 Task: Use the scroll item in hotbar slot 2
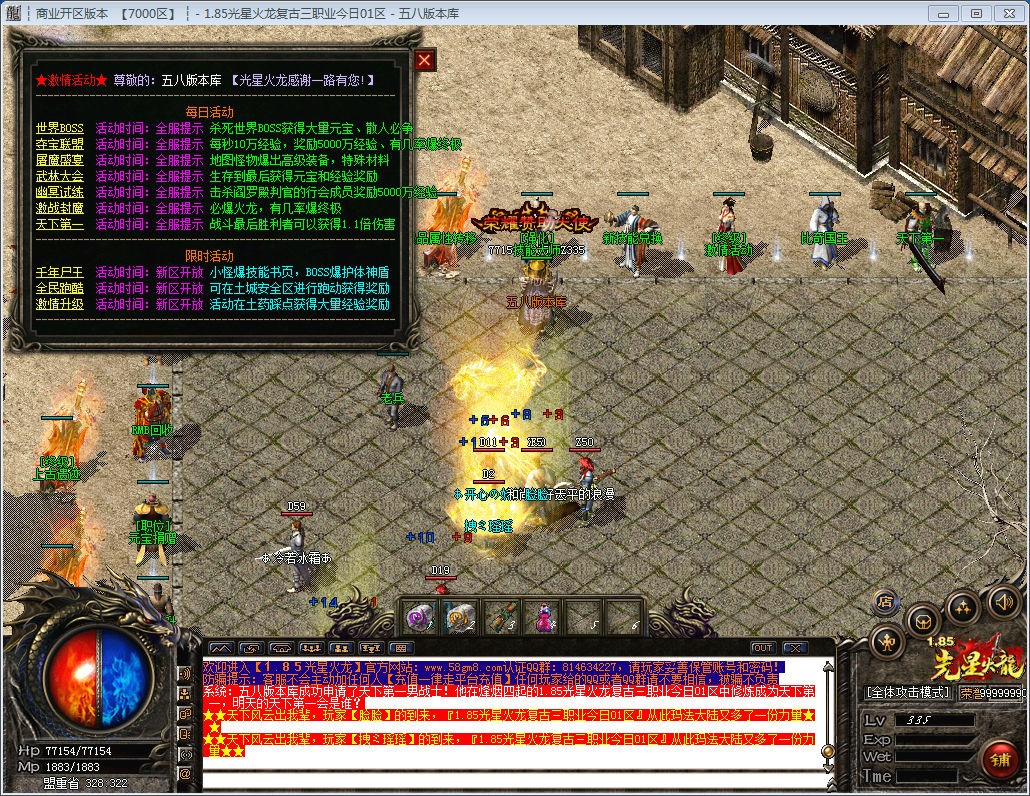click(x=460, y=617)
